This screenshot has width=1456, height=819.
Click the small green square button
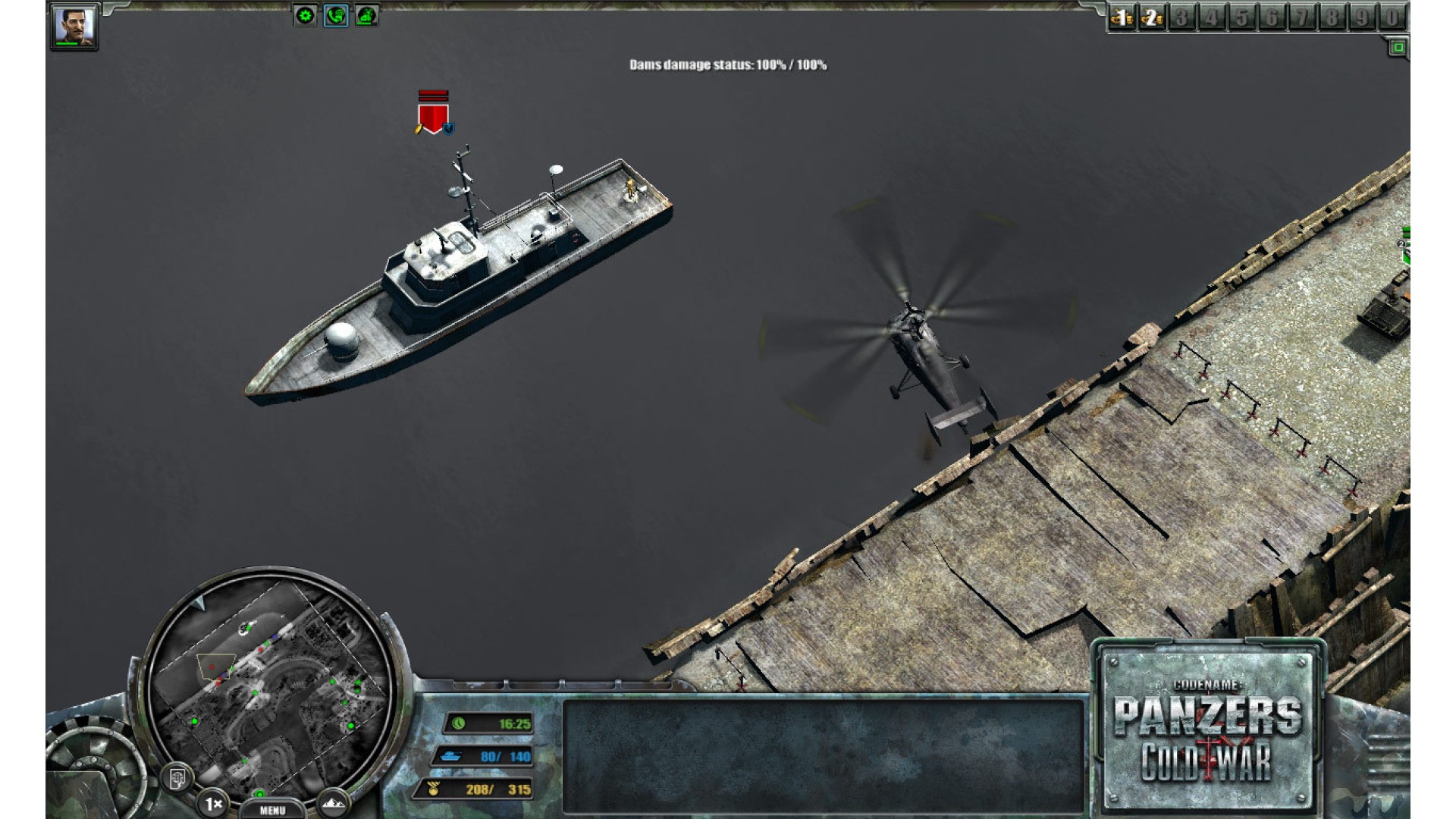(x=1398, y=48)
